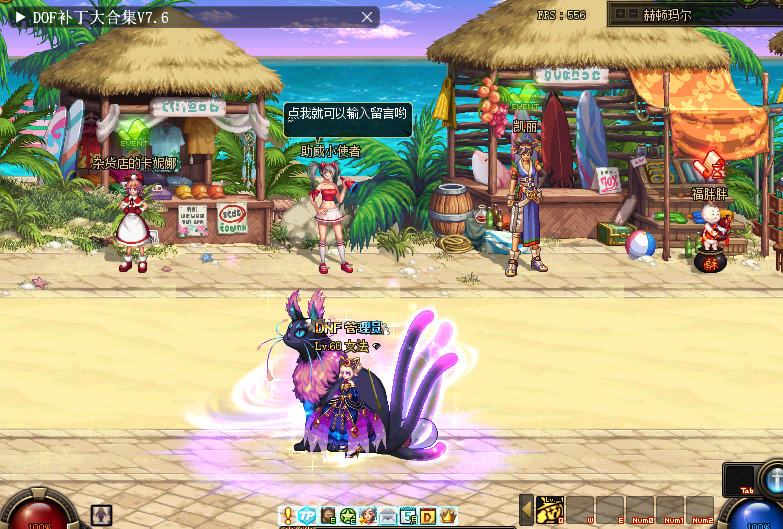Viewport: 783px width, 529px height.
Task: Open the red calendar D icon
Action: 427,516
